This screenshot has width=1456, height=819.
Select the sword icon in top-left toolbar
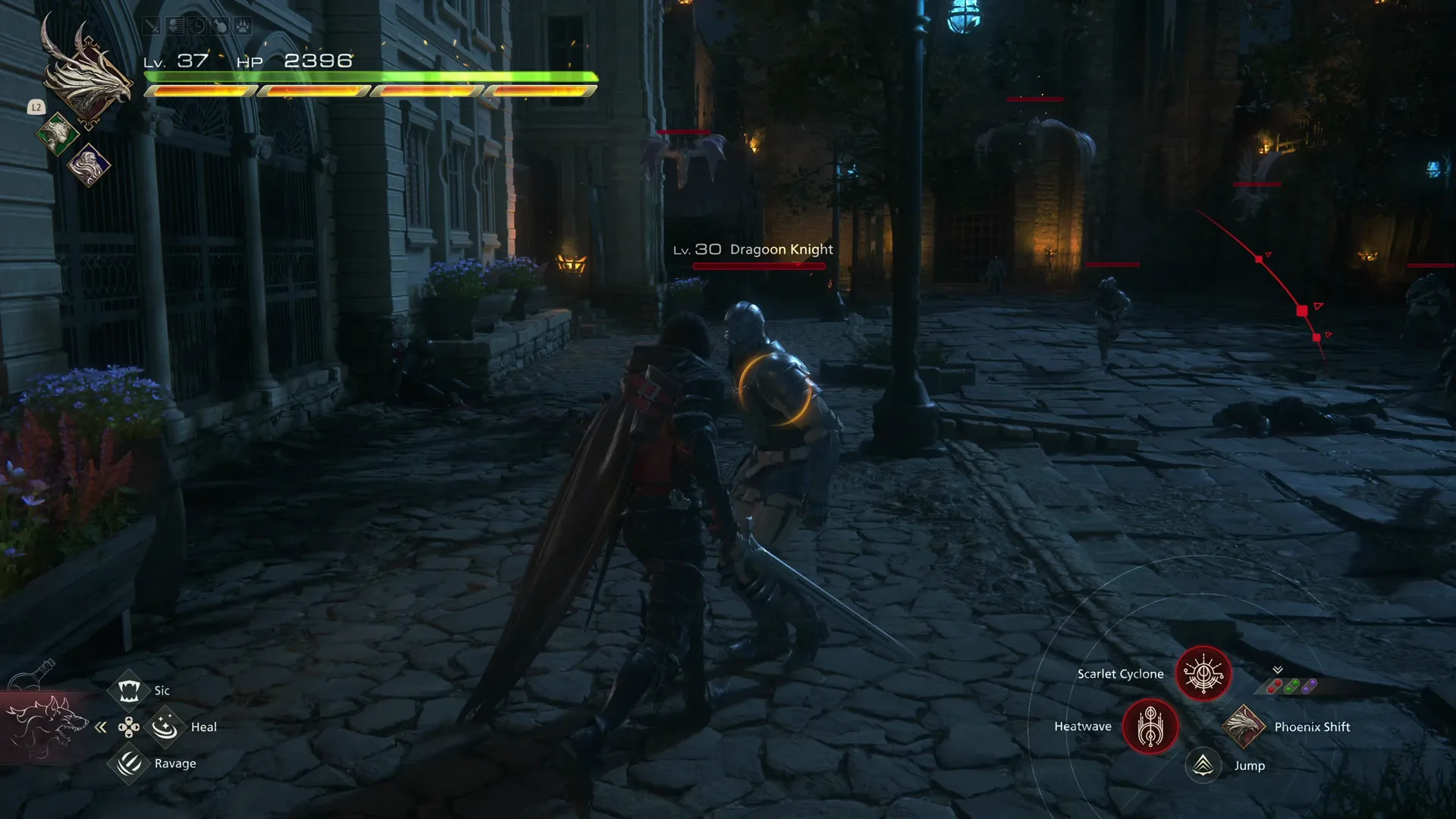[152, 27]
